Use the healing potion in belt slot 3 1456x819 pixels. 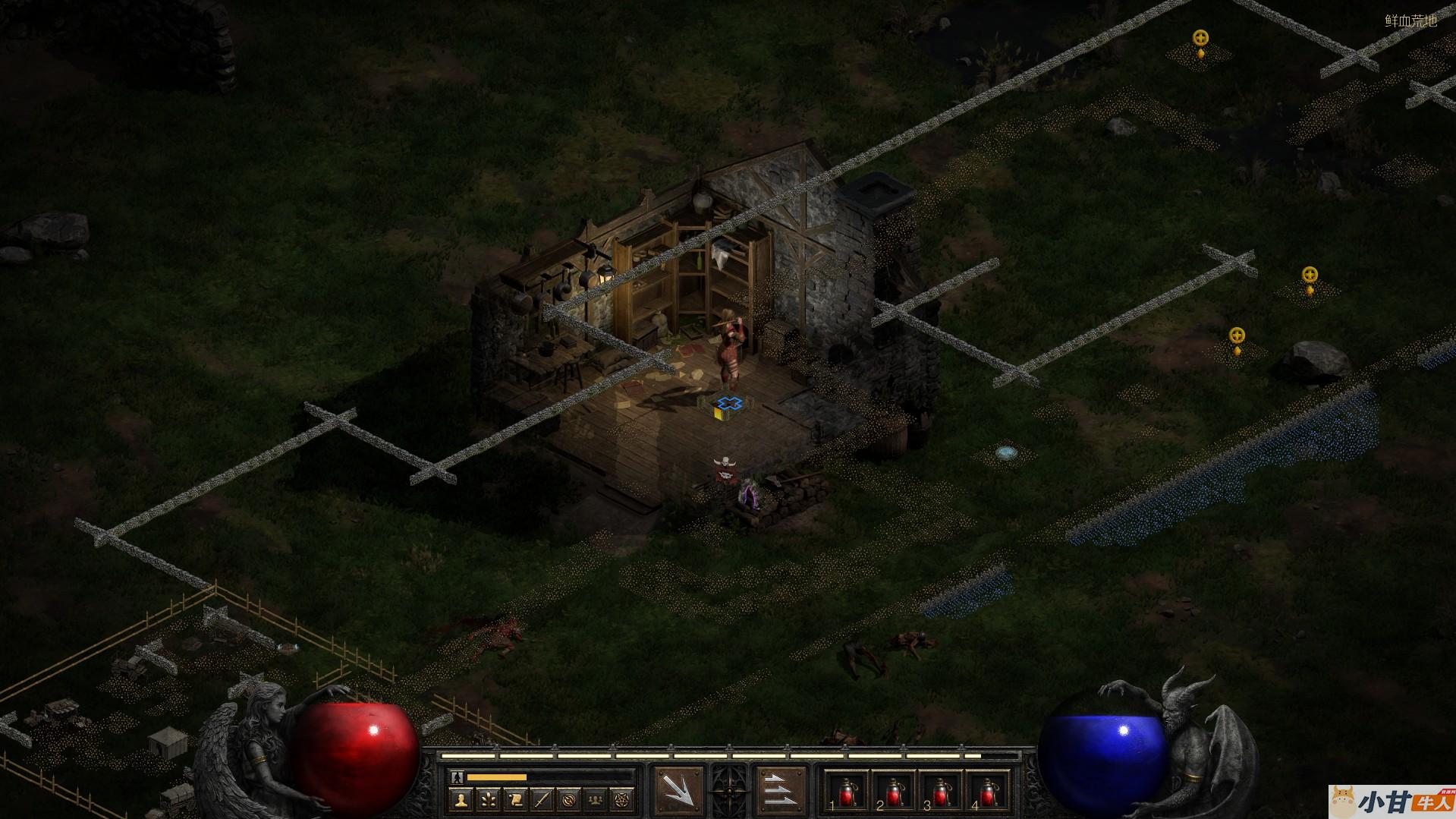coord(940,792)
